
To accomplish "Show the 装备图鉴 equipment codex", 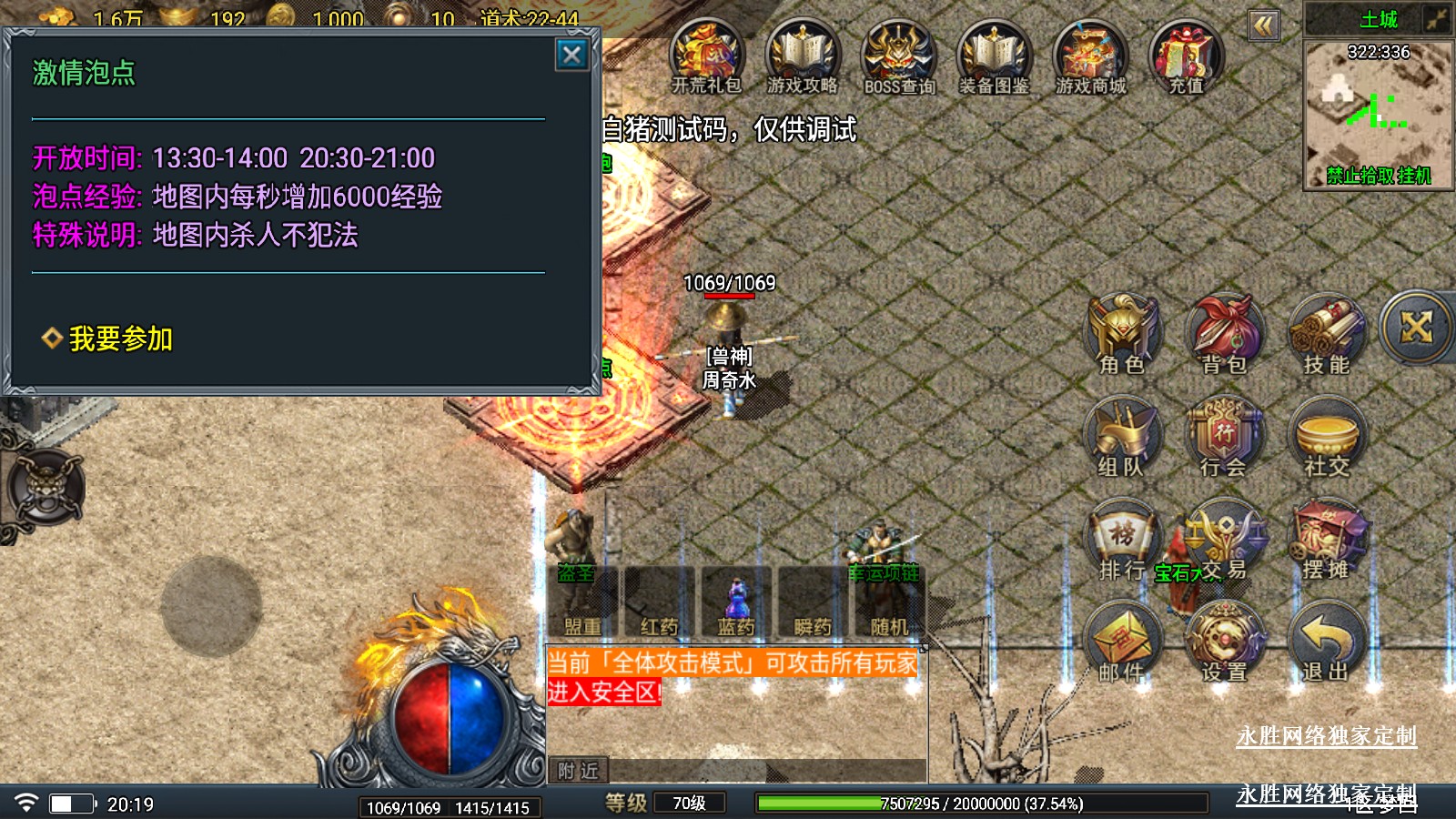I will [x=995, y=57].
